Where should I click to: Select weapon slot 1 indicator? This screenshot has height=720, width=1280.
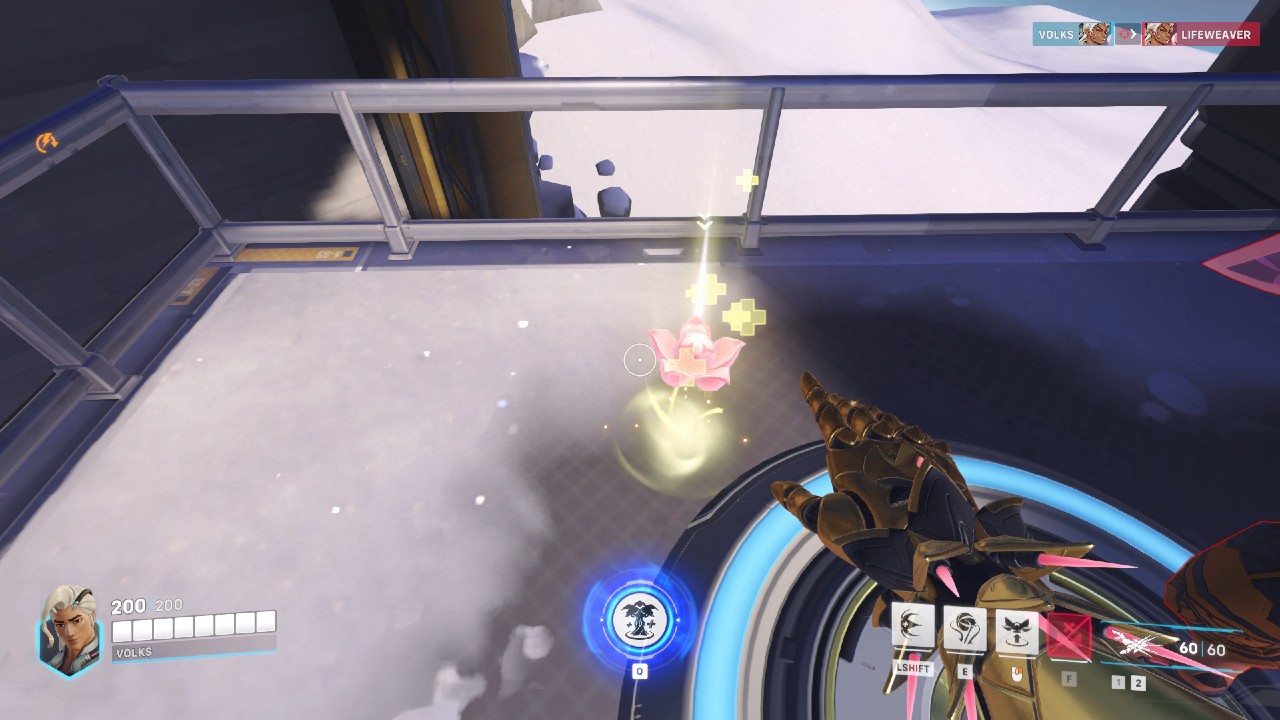(x=1119, y=682)
